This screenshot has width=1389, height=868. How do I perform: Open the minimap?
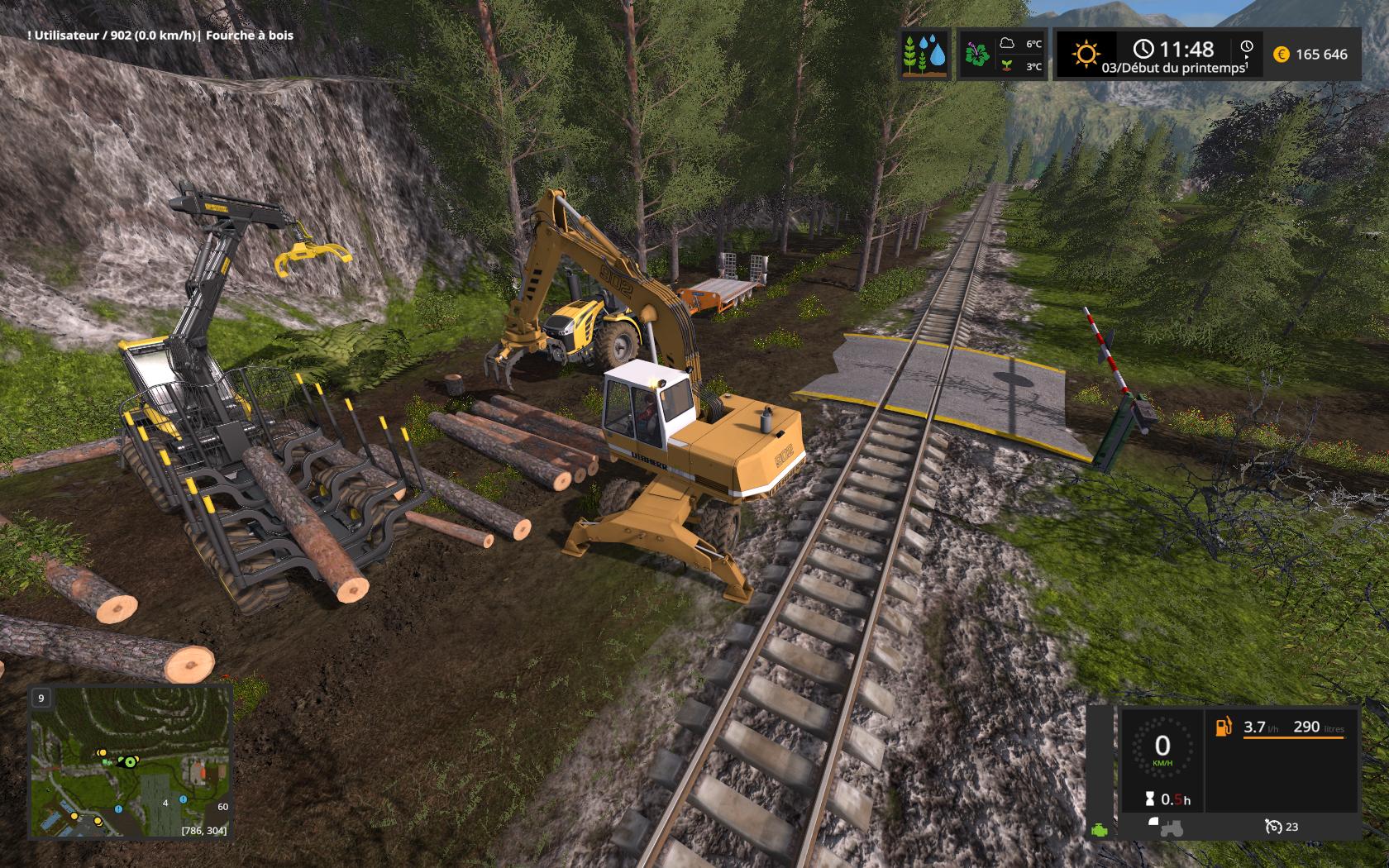tap(131, 761)
